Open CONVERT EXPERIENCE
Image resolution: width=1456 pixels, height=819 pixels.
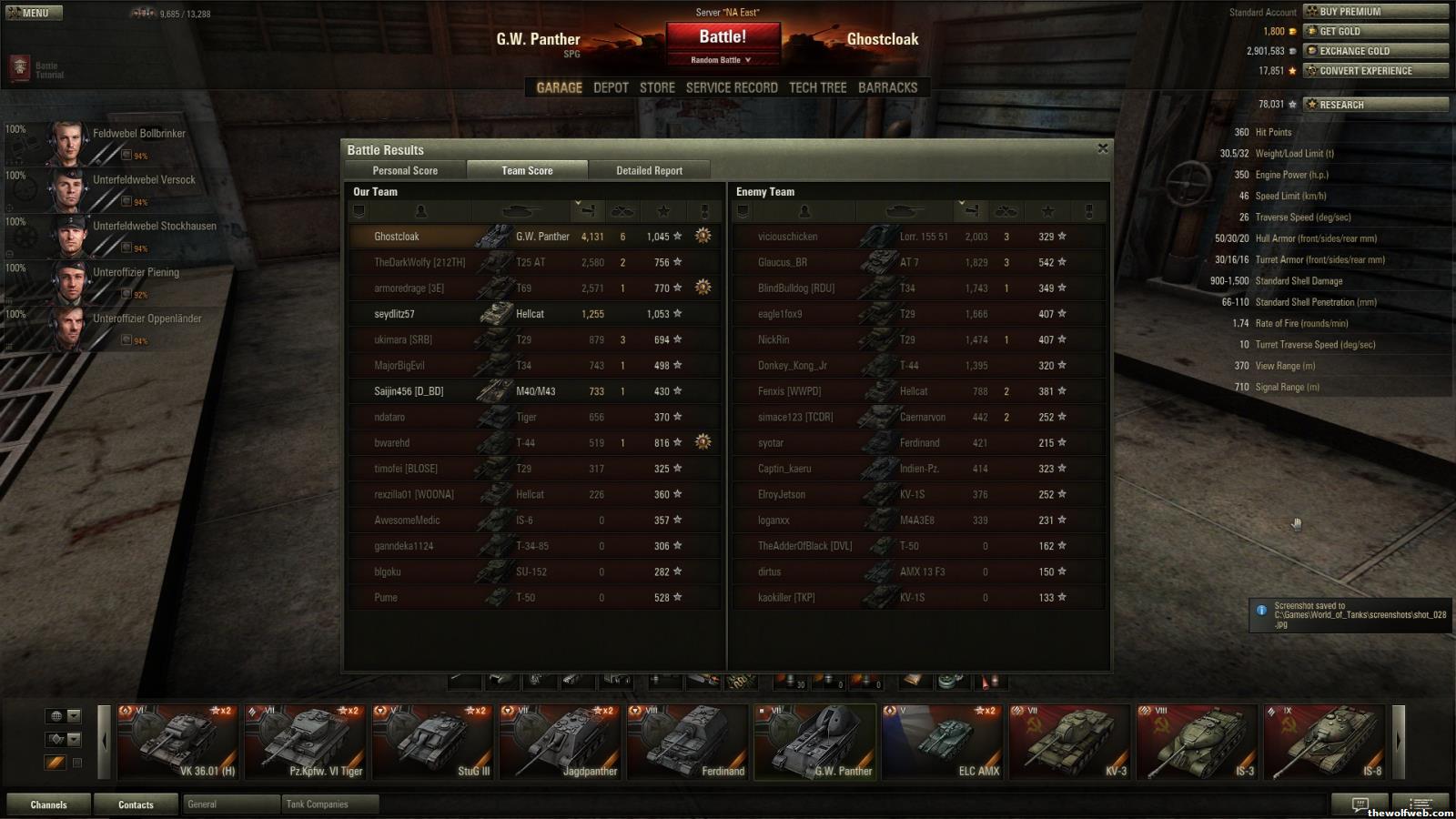[x=1375, y=71]
